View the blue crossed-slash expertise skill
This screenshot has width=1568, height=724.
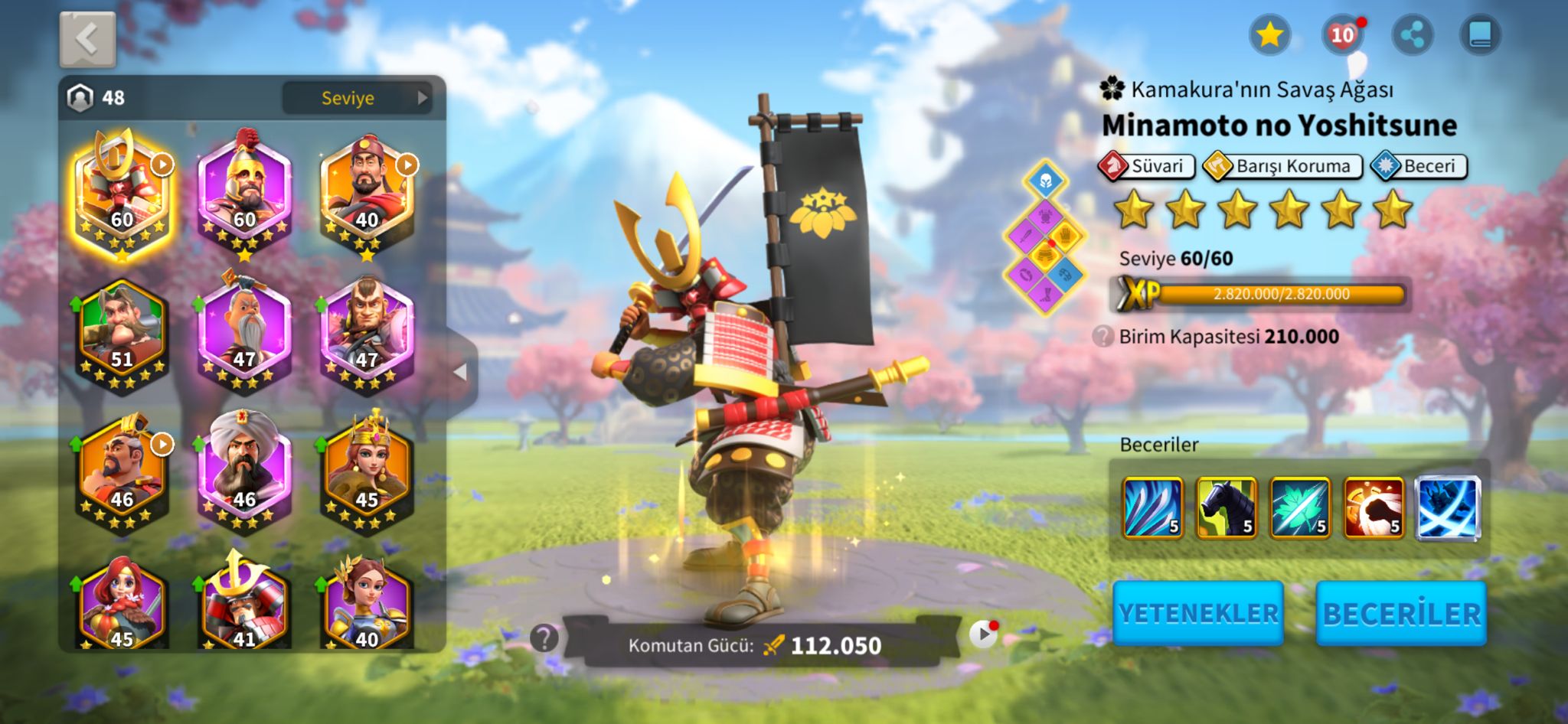pos(1447,507)
